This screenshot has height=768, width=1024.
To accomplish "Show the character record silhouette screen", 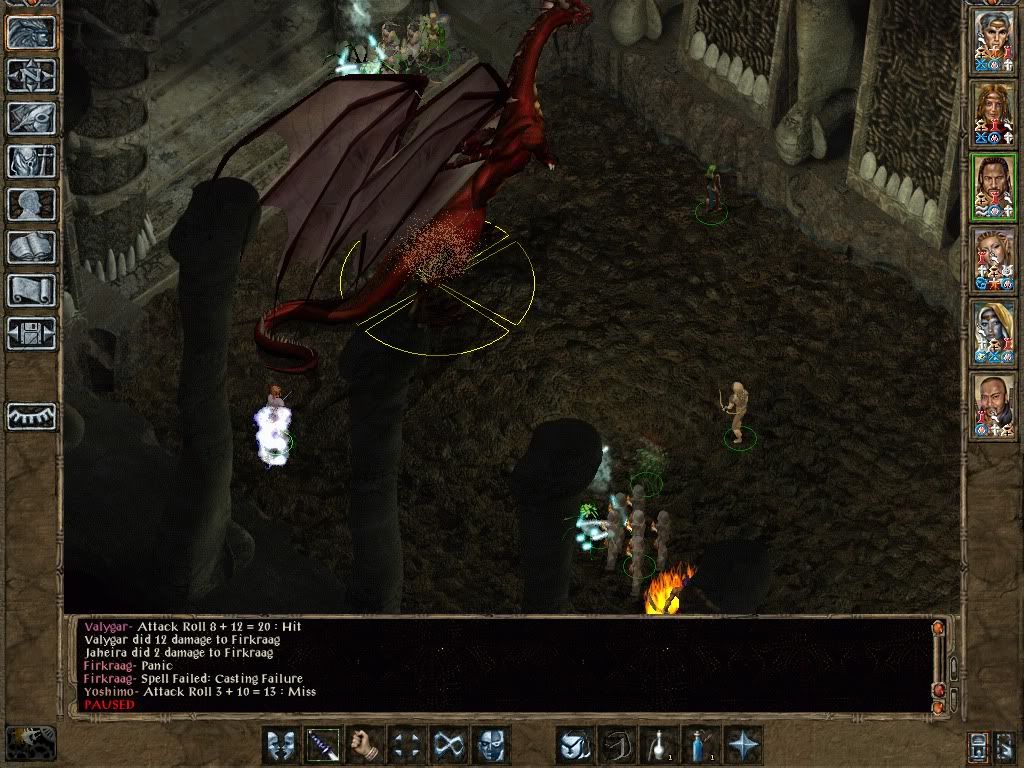I will pyautogui.click(x=32, y=204).
